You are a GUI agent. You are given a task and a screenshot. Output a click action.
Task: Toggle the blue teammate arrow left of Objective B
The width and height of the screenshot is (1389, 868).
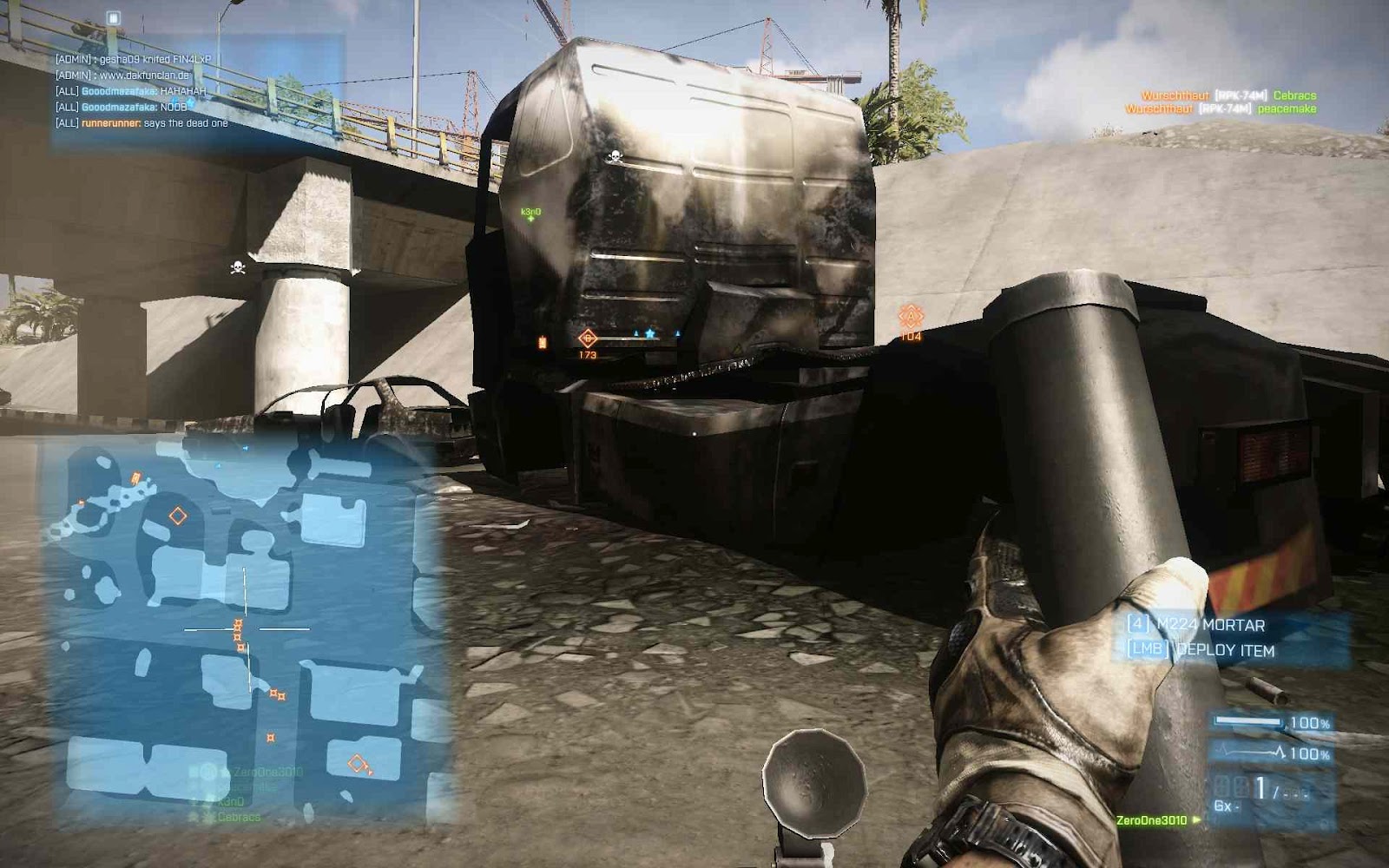(x=635, y=332)
